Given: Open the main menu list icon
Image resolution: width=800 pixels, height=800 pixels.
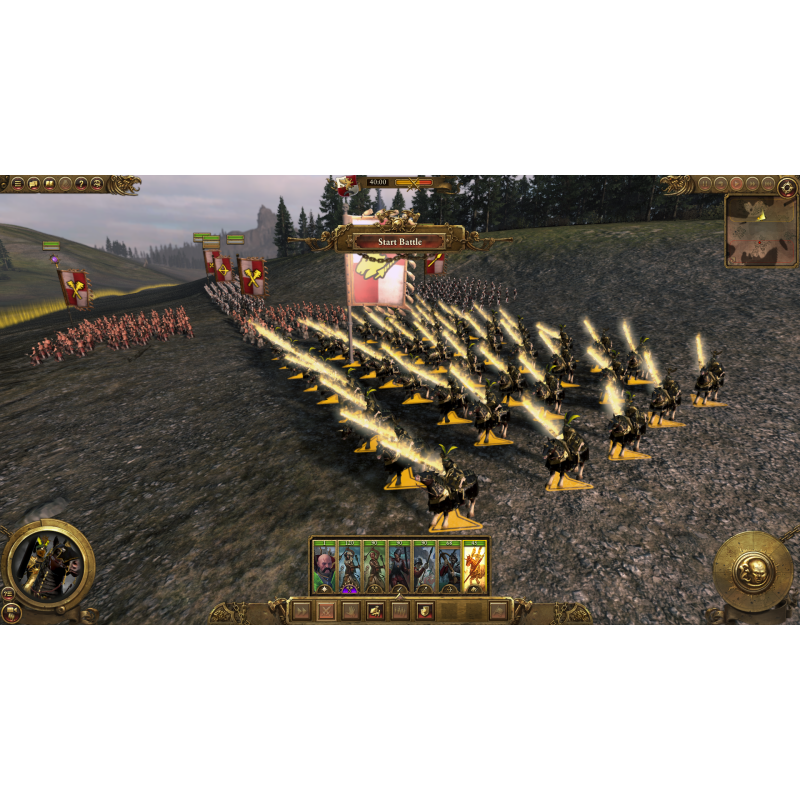Looking at the screenshot, I should click(x=17, y=184).
